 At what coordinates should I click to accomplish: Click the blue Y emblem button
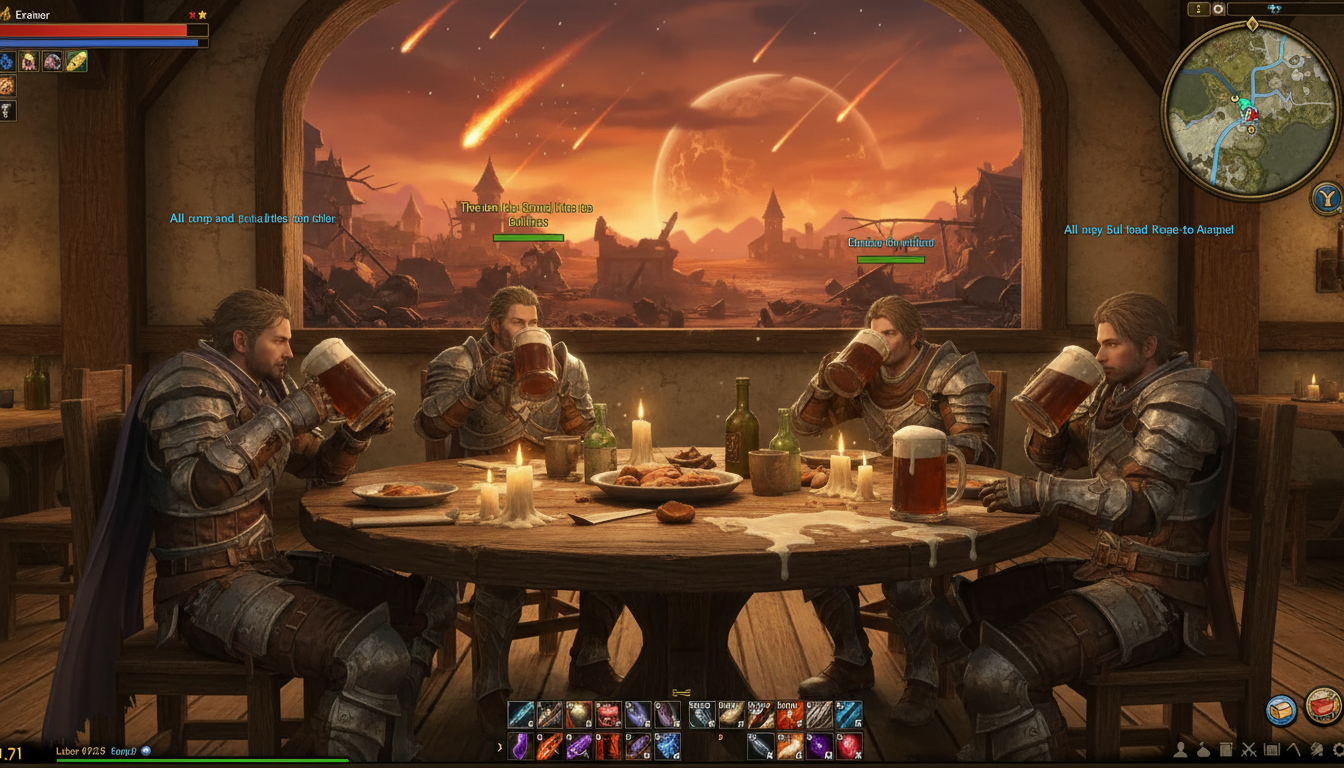(1328, 198)
